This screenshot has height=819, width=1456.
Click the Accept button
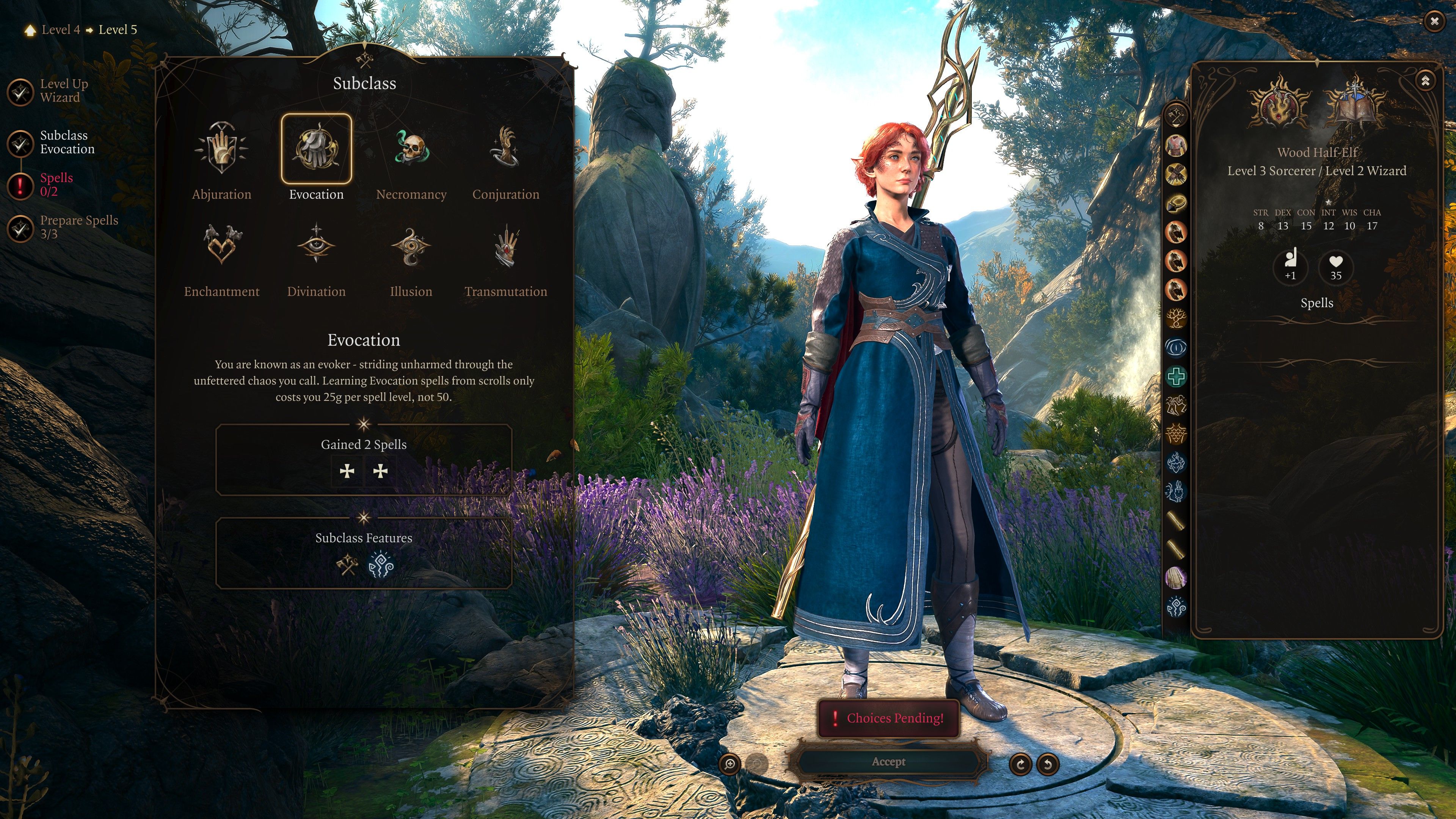(888, 762)
